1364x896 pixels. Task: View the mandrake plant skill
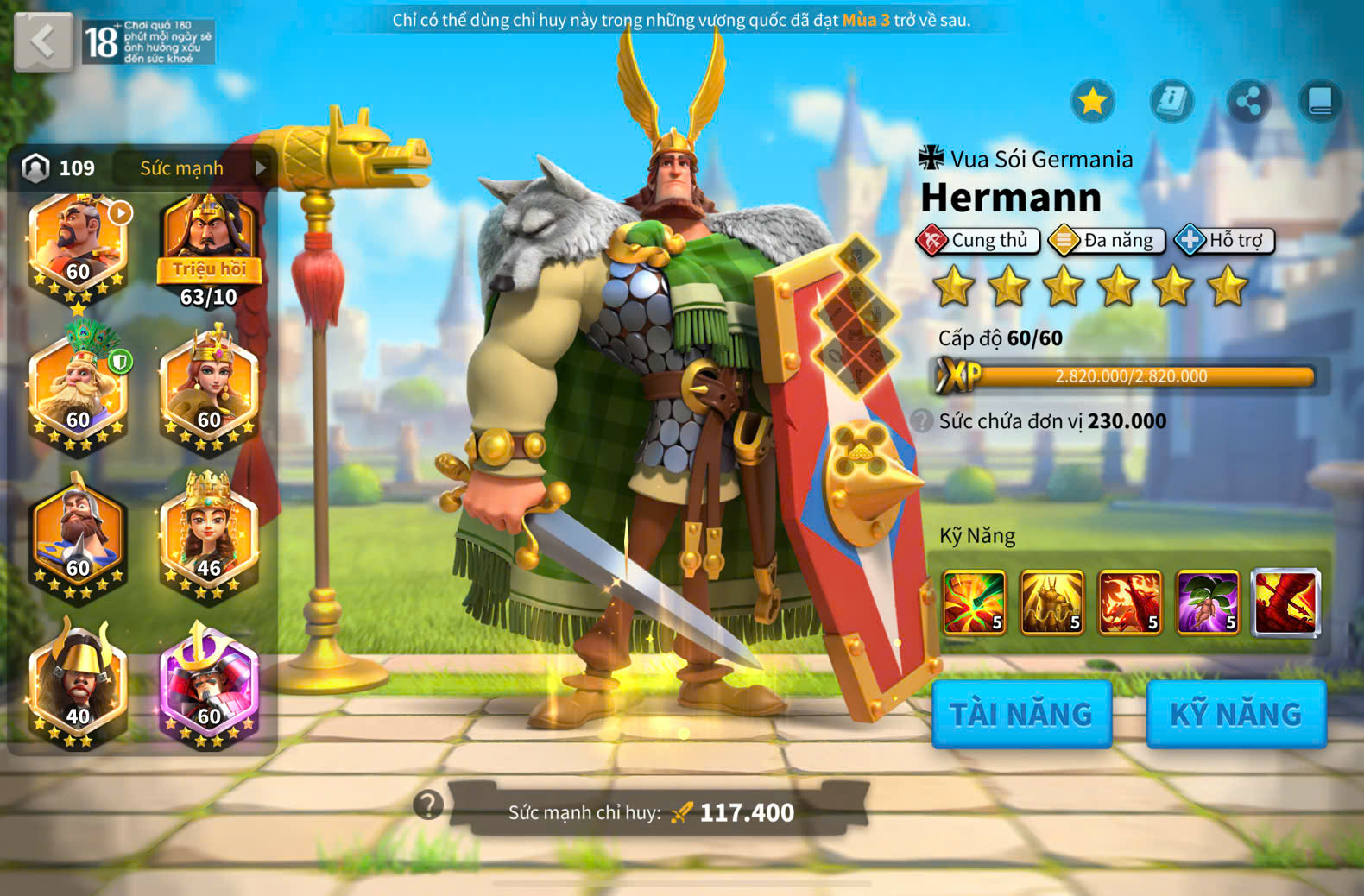tap(1208, 602)
